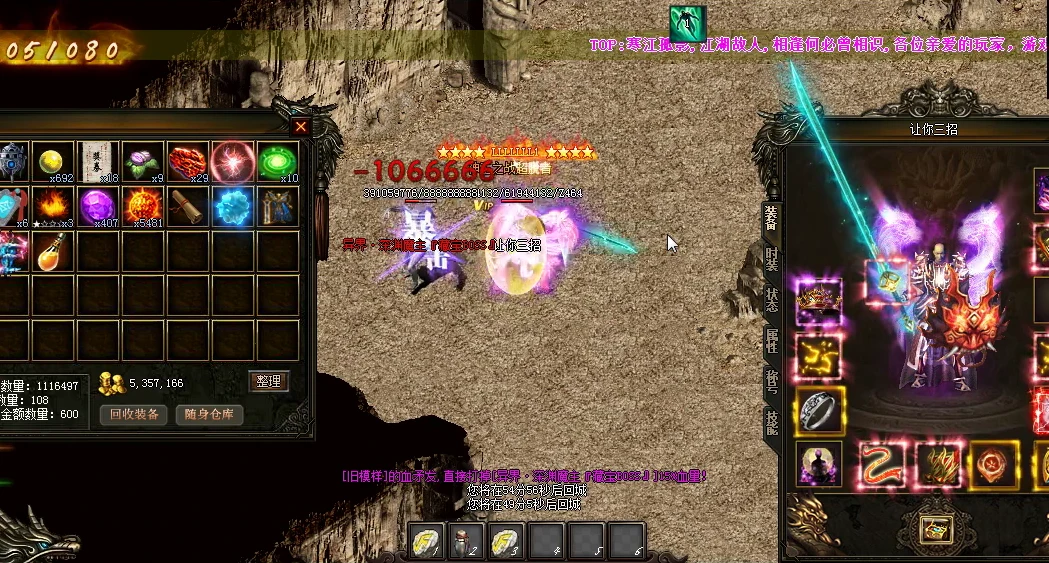
Task: Use the potion jar in hotbar slot 2
Action: click(x=464, y=541)
